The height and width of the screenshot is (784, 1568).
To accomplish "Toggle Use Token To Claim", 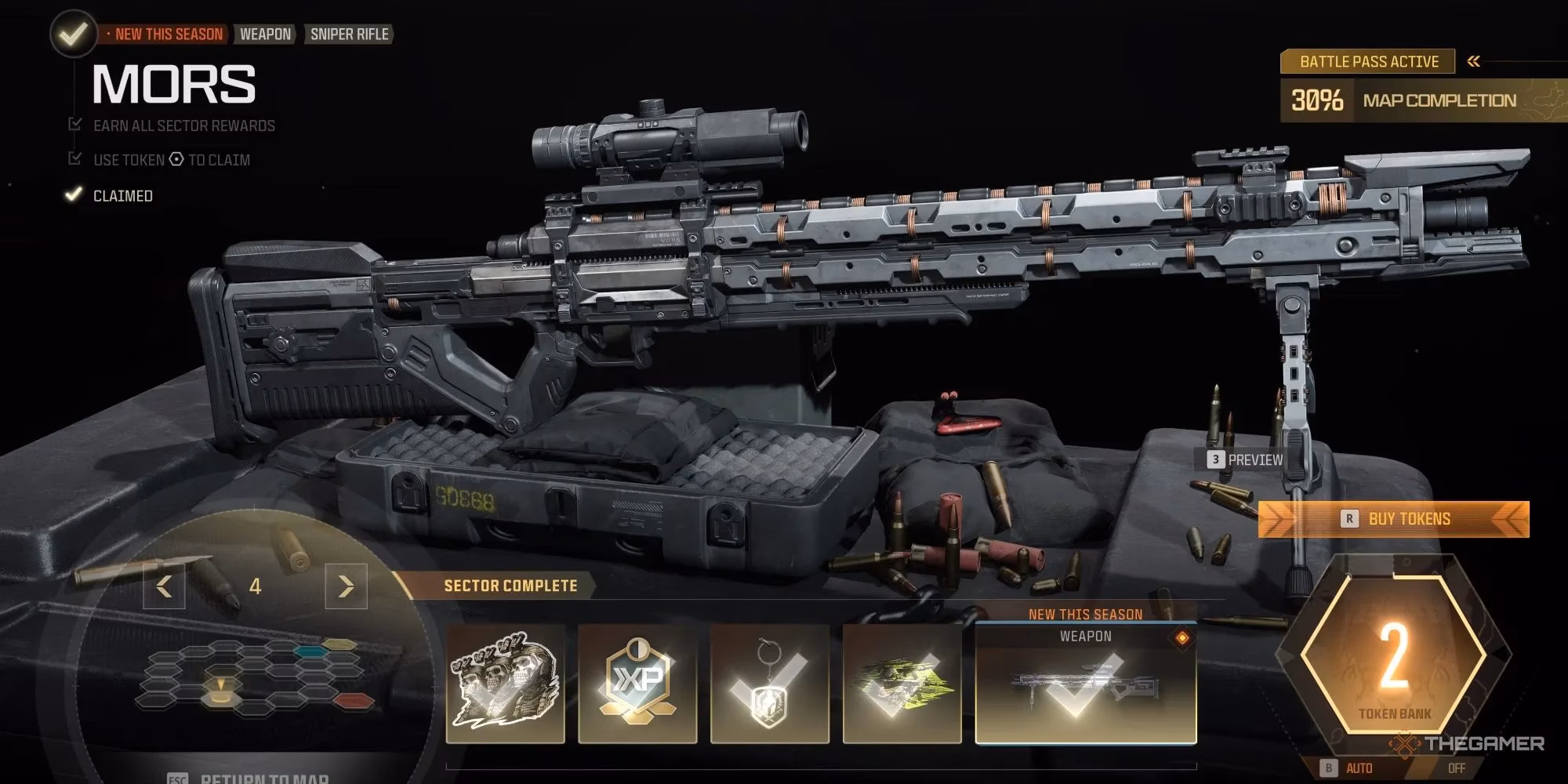I will pyautogui.click(x=74, y=158).
